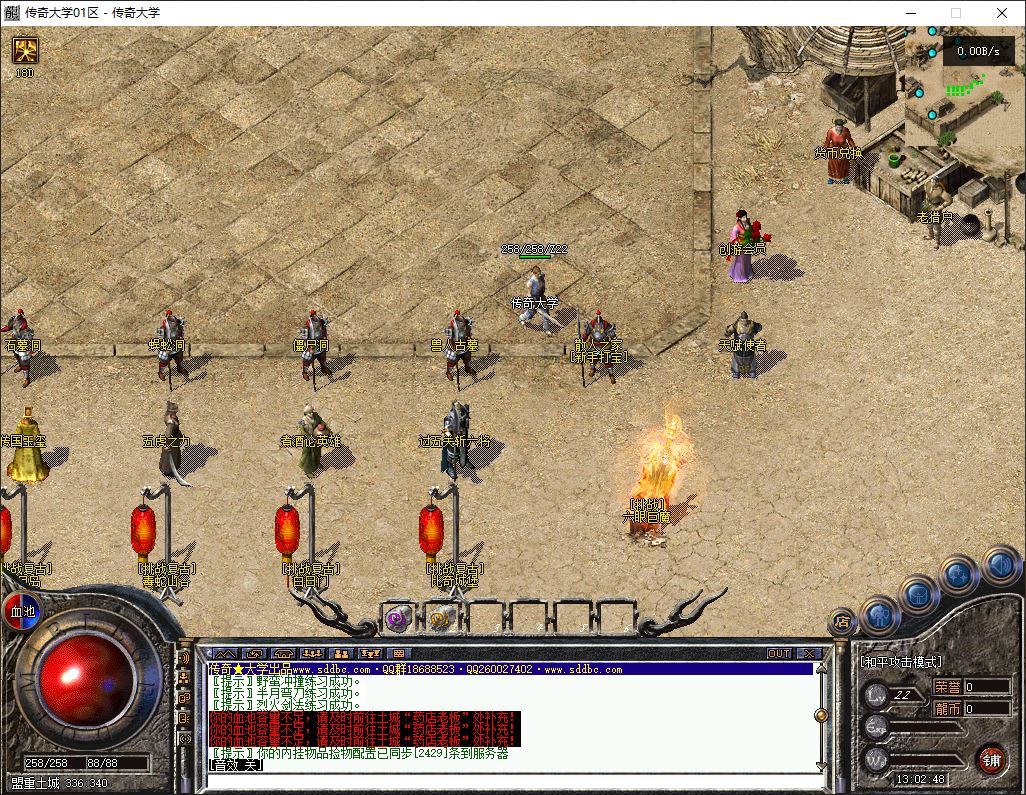The height and width of the screenshot is (795, 1026).
Task: Use the purple spiral scroll in belt
Action: click(399, 618)
